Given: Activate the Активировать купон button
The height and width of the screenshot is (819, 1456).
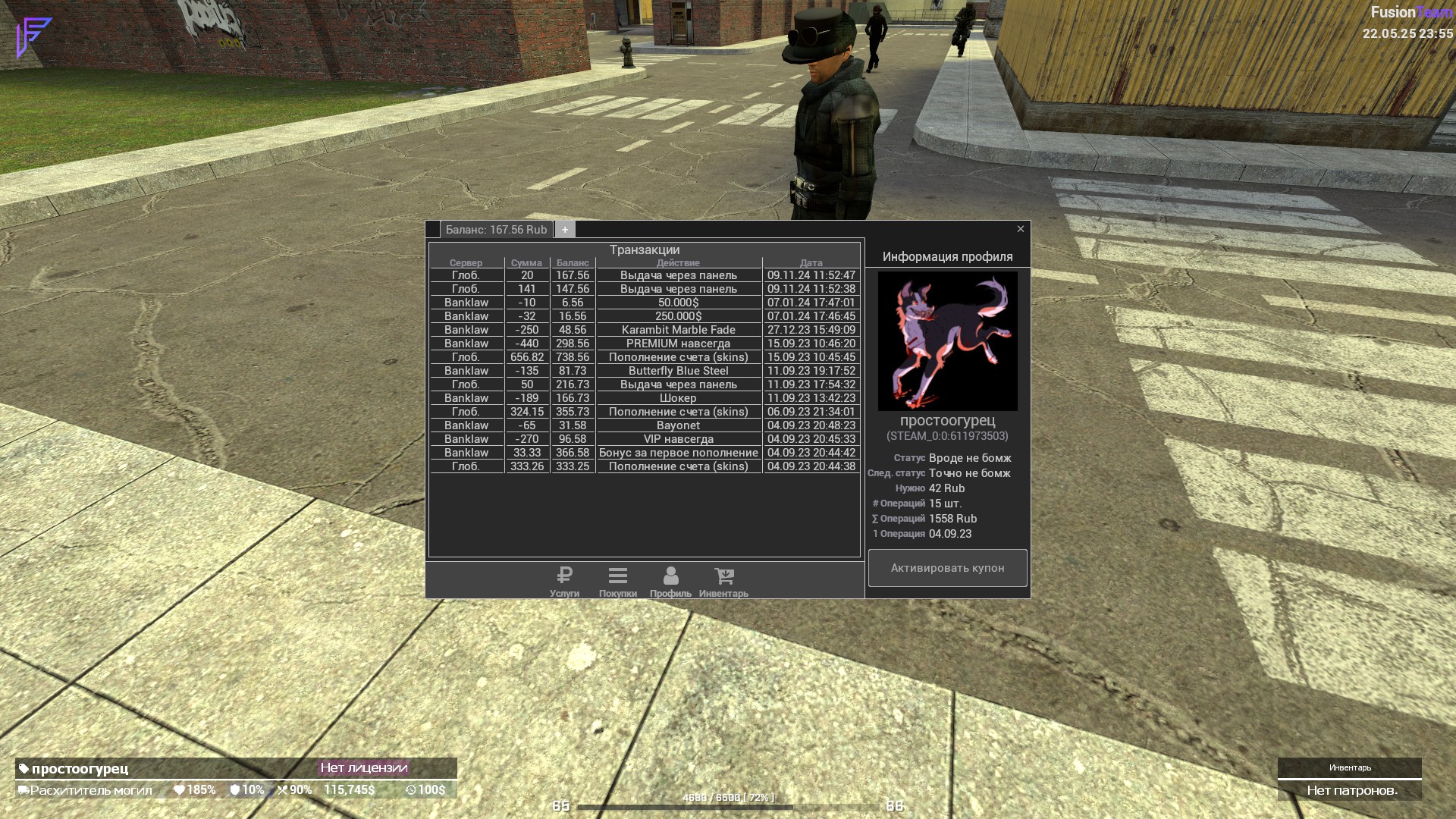Looking at the screenshot, I should click(947, 568).
